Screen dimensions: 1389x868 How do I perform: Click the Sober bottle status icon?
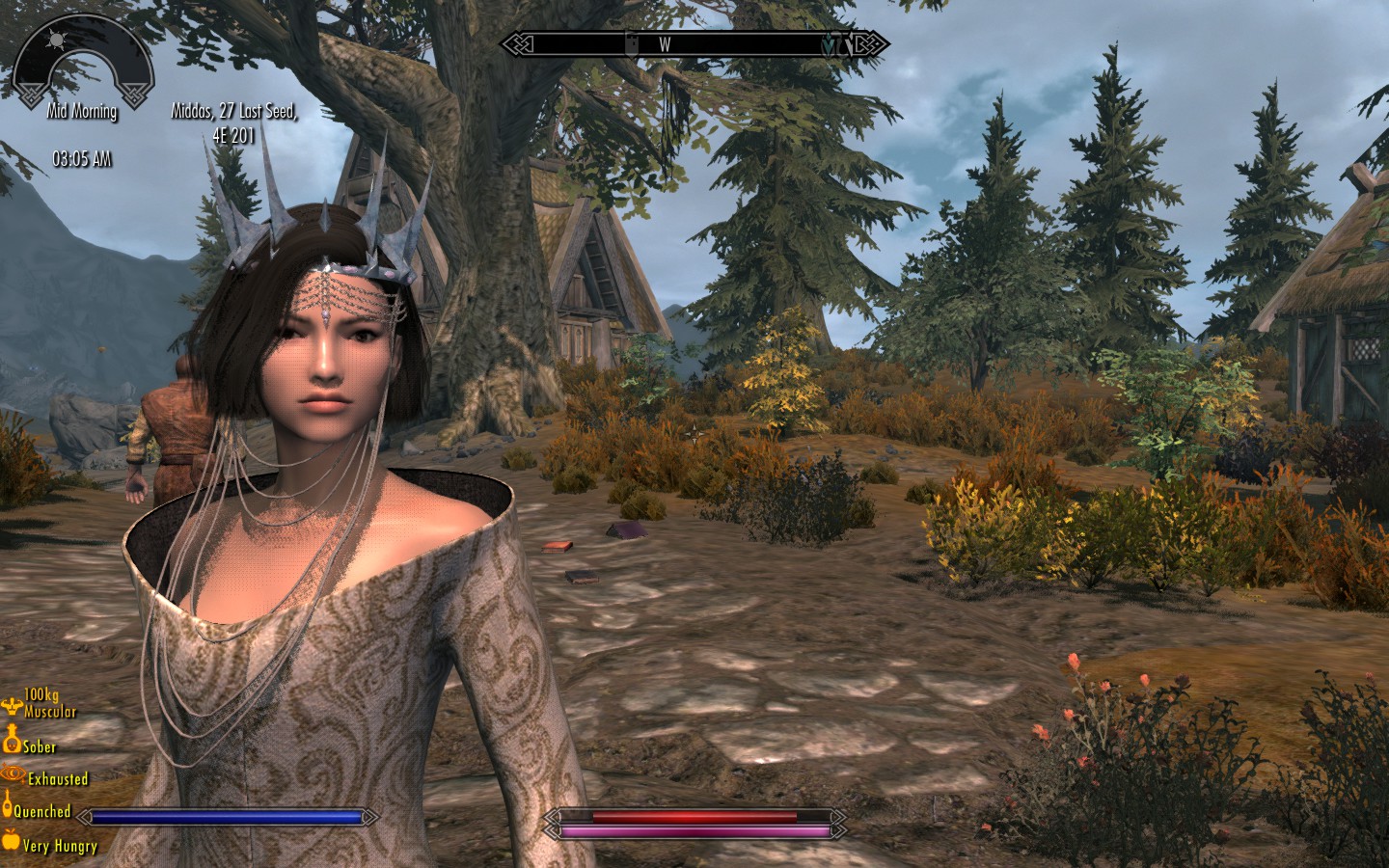pos(12,742)
